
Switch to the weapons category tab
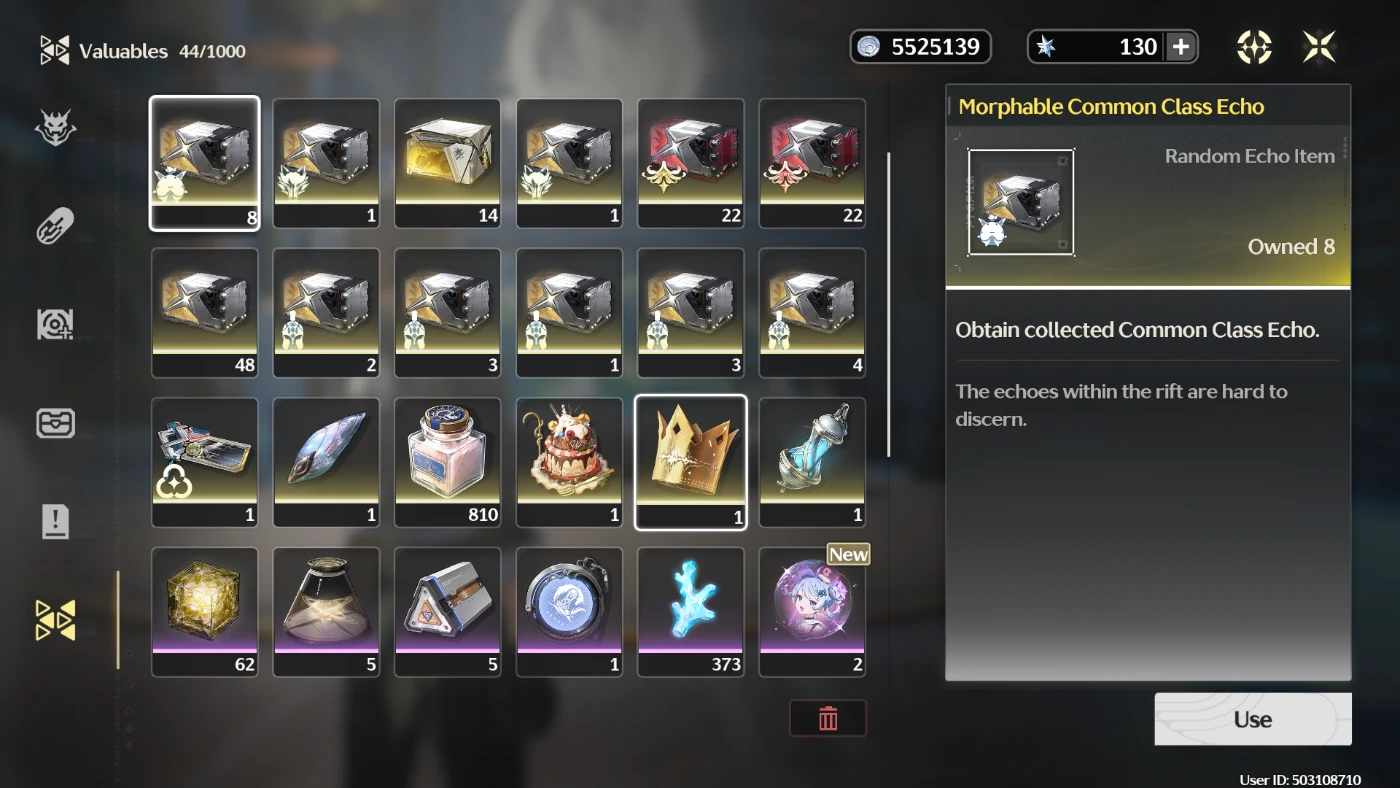[55, 226]
